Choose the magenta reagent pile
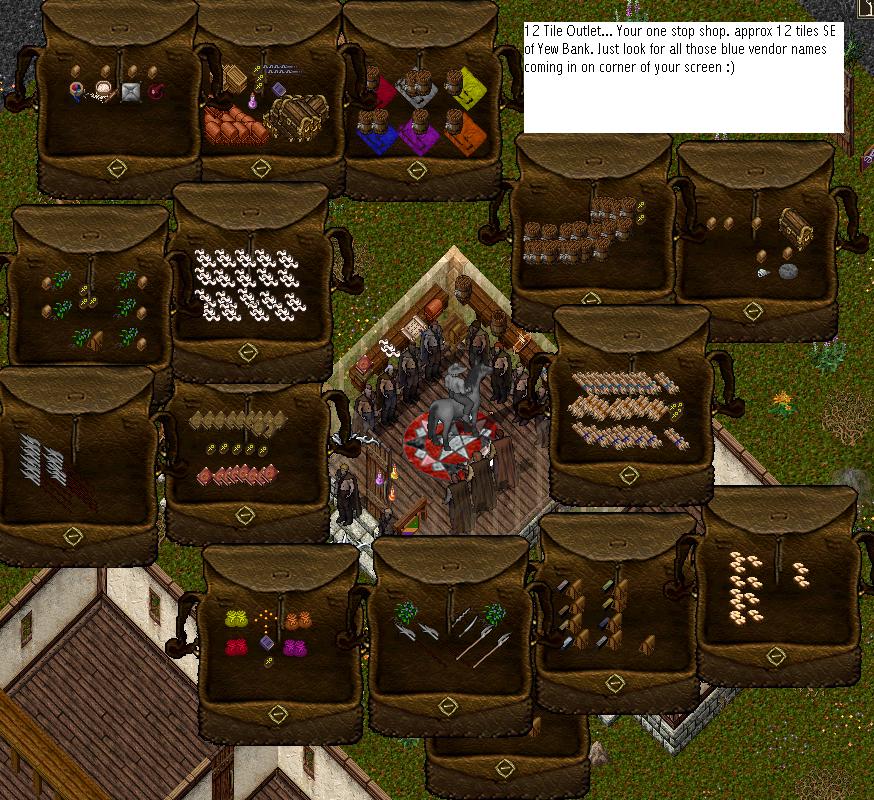874x800 pixels. tap(294, 648)
